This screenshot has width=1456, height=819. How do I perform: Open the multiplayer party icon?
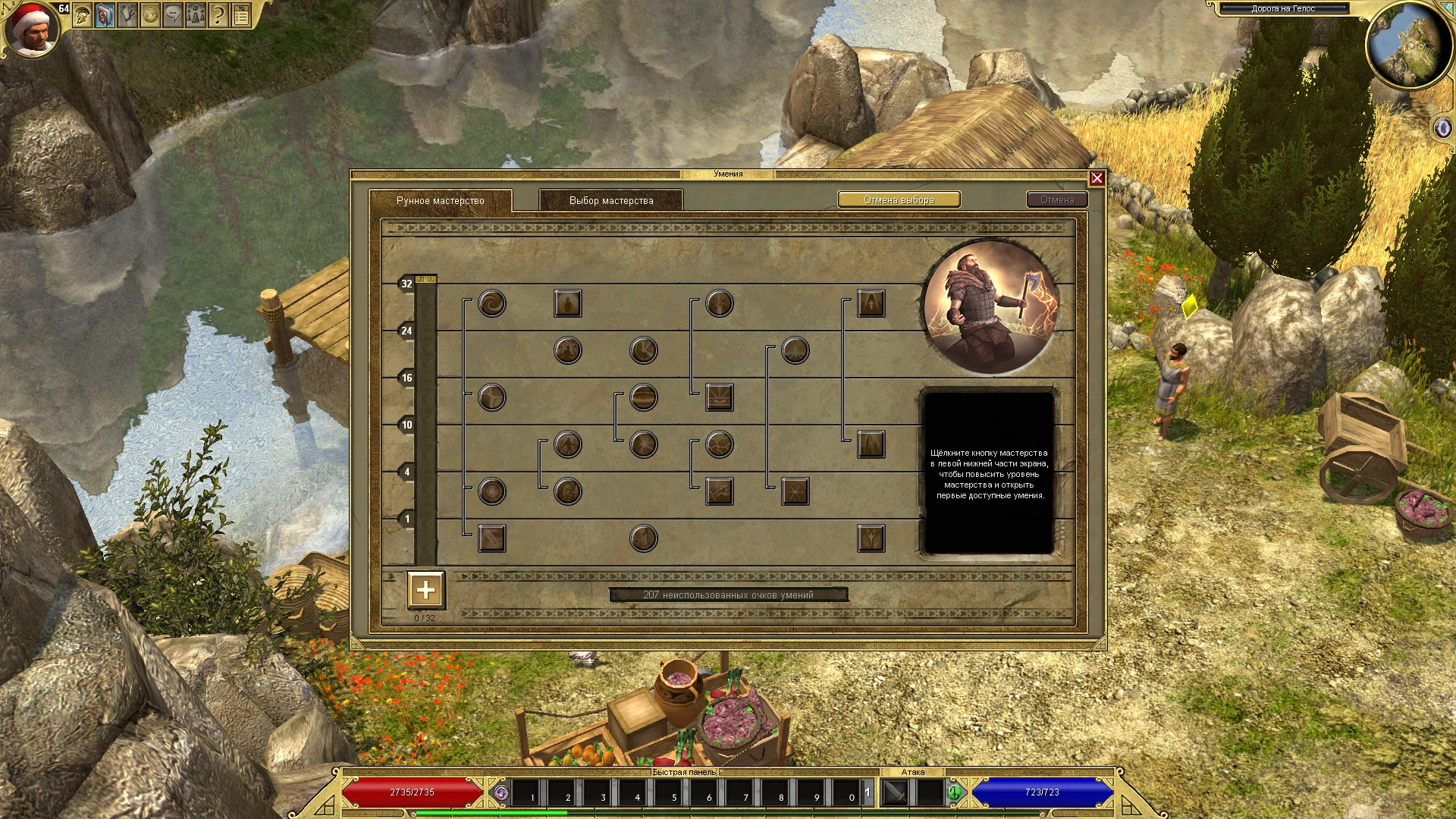tap(195, 15)
